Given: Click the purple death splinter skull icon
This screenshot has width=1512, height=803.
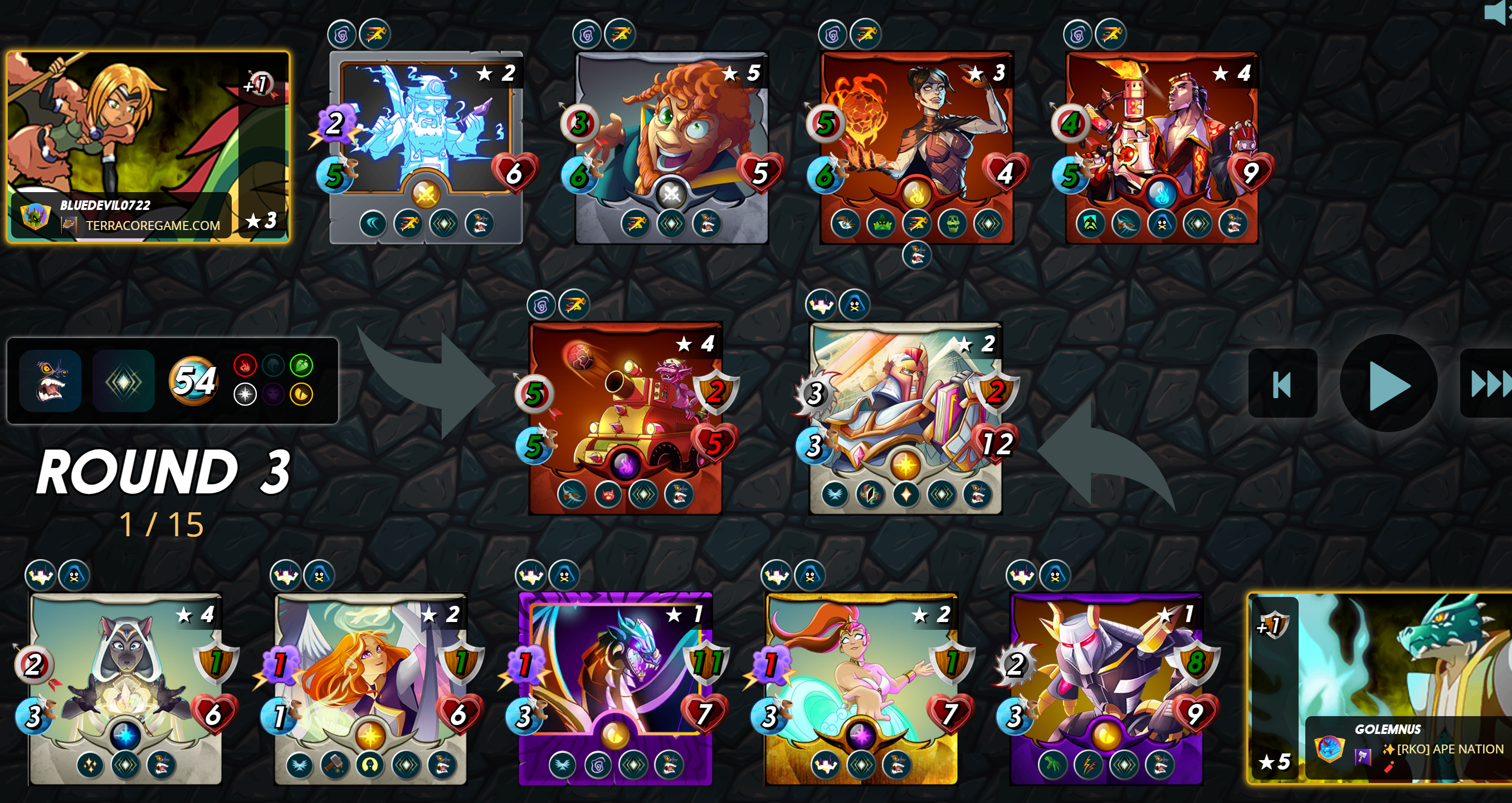Looking at the screenshot, I should (274, 395).
